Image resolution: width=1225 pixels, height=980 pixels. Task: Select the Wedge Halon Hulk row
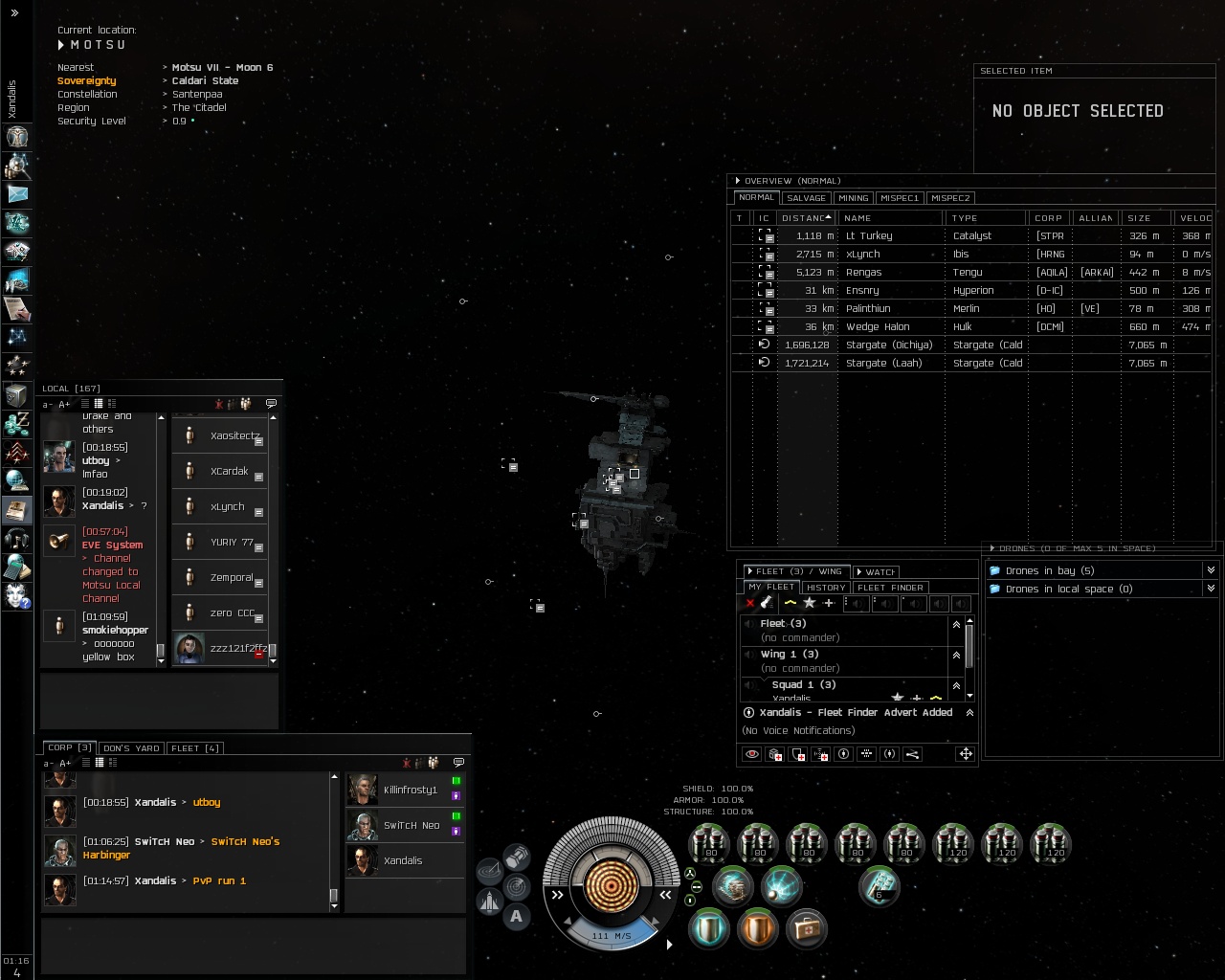877,326
